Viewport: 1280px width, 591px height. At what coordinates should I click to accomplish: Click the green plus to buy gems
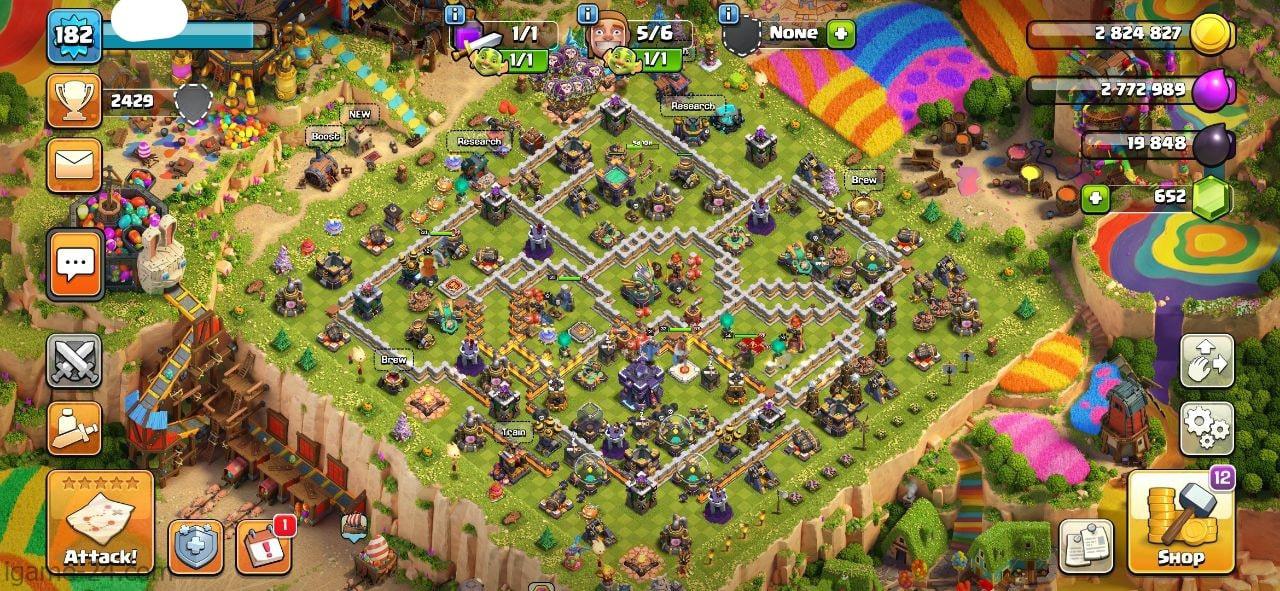1097,197
